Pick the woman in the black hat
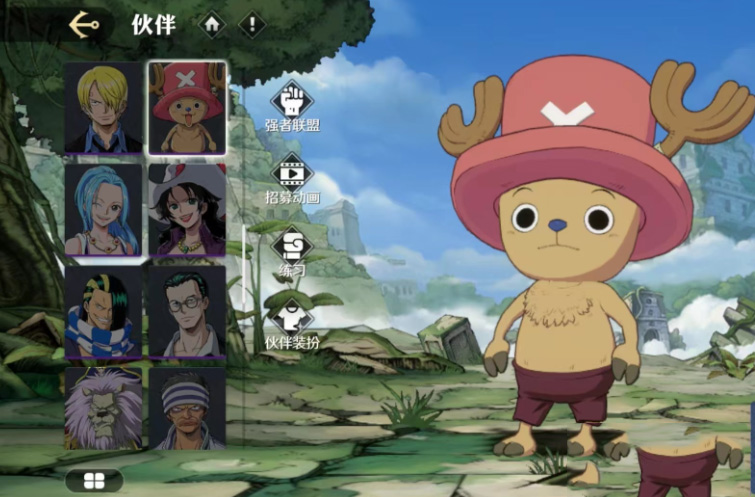This screenshot has height=497, width=755. click(187, 209)
